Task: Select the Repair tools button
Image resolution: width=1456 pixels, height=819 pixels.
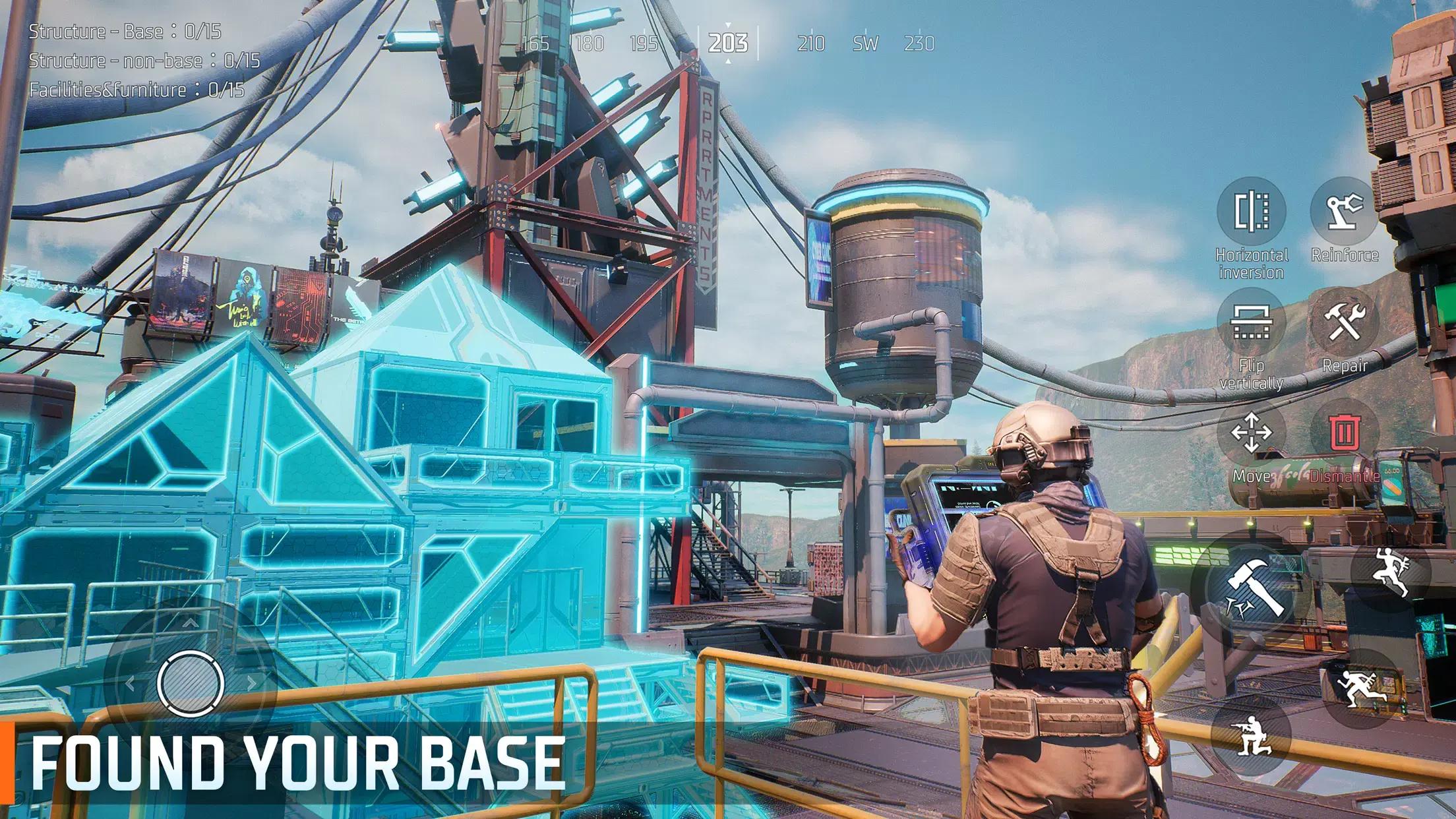Action: click(1345, 322)
